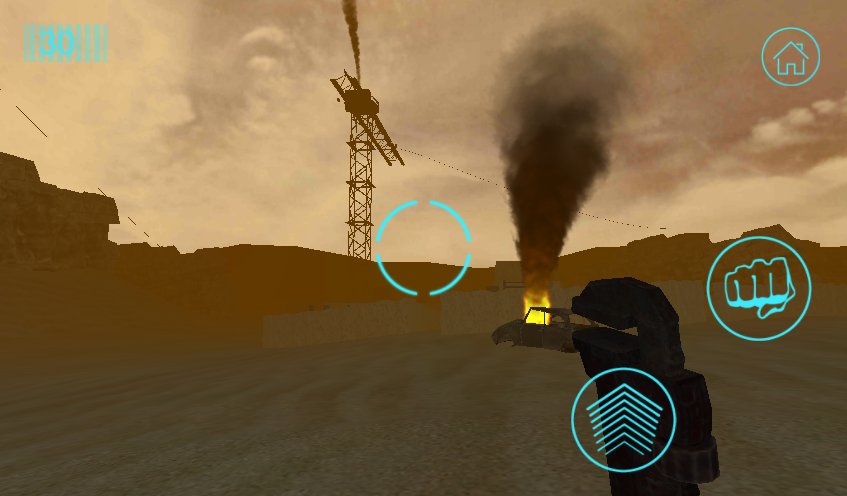Activate the fist punch attack button
This screenshot has height=496, width=847.
759,288
